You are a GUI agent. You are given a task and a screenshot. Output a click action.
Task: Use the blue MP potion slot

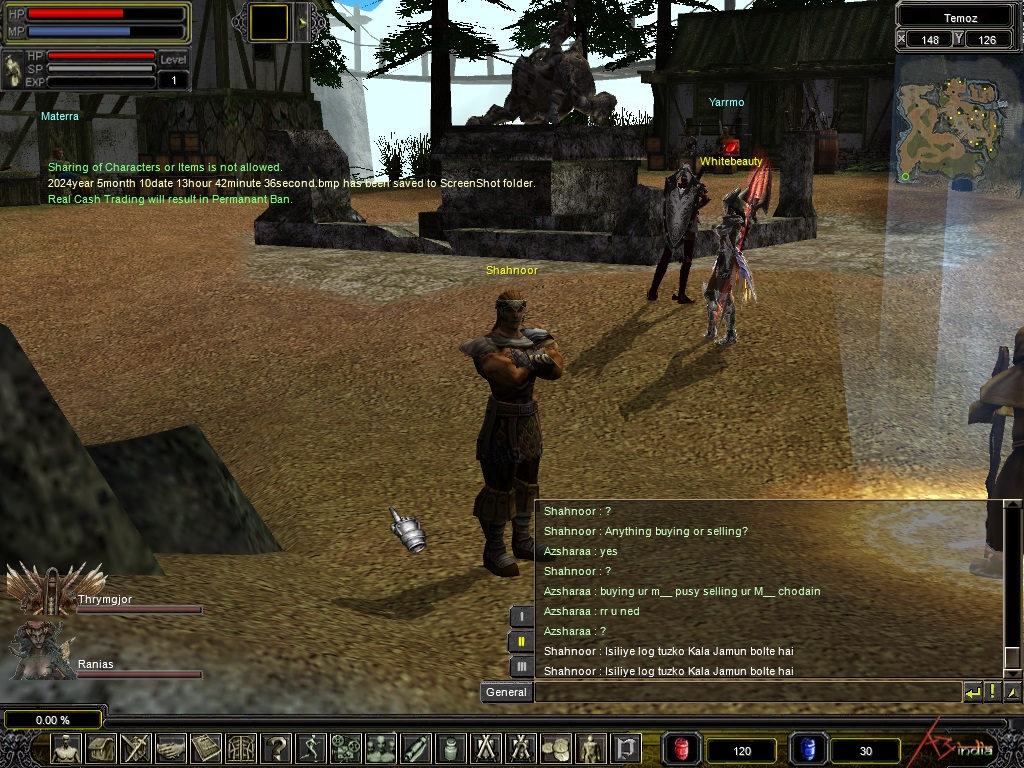tap(808, 748)
